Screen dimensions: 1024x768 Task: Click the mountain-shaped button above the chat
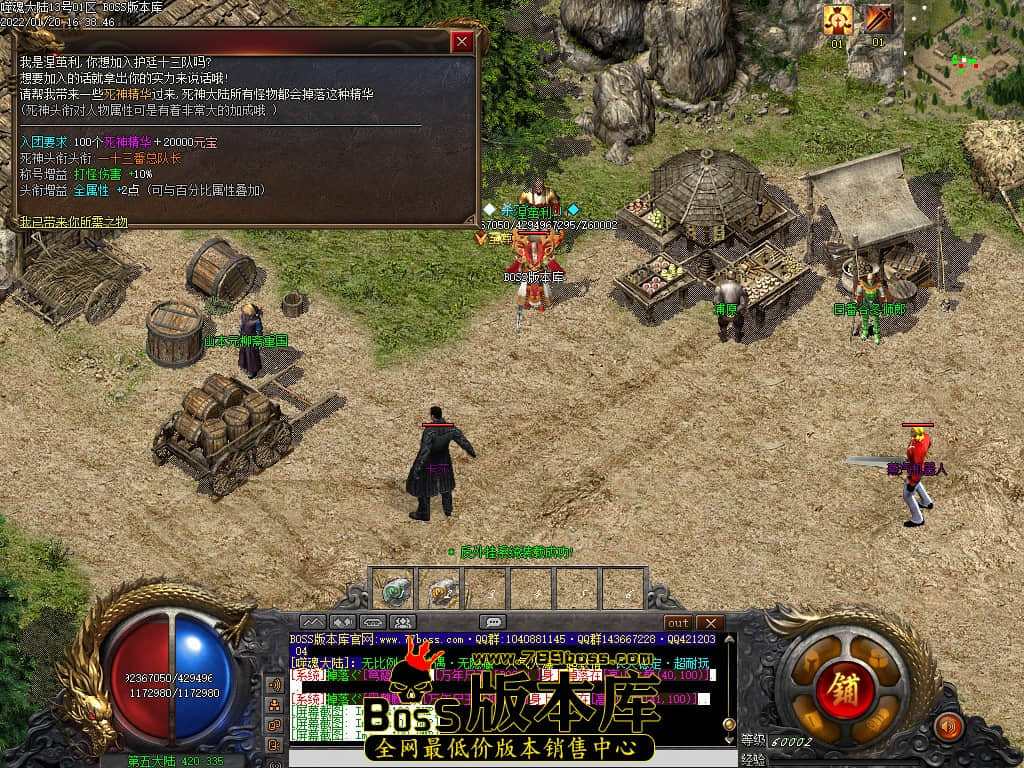pos(312,622)
